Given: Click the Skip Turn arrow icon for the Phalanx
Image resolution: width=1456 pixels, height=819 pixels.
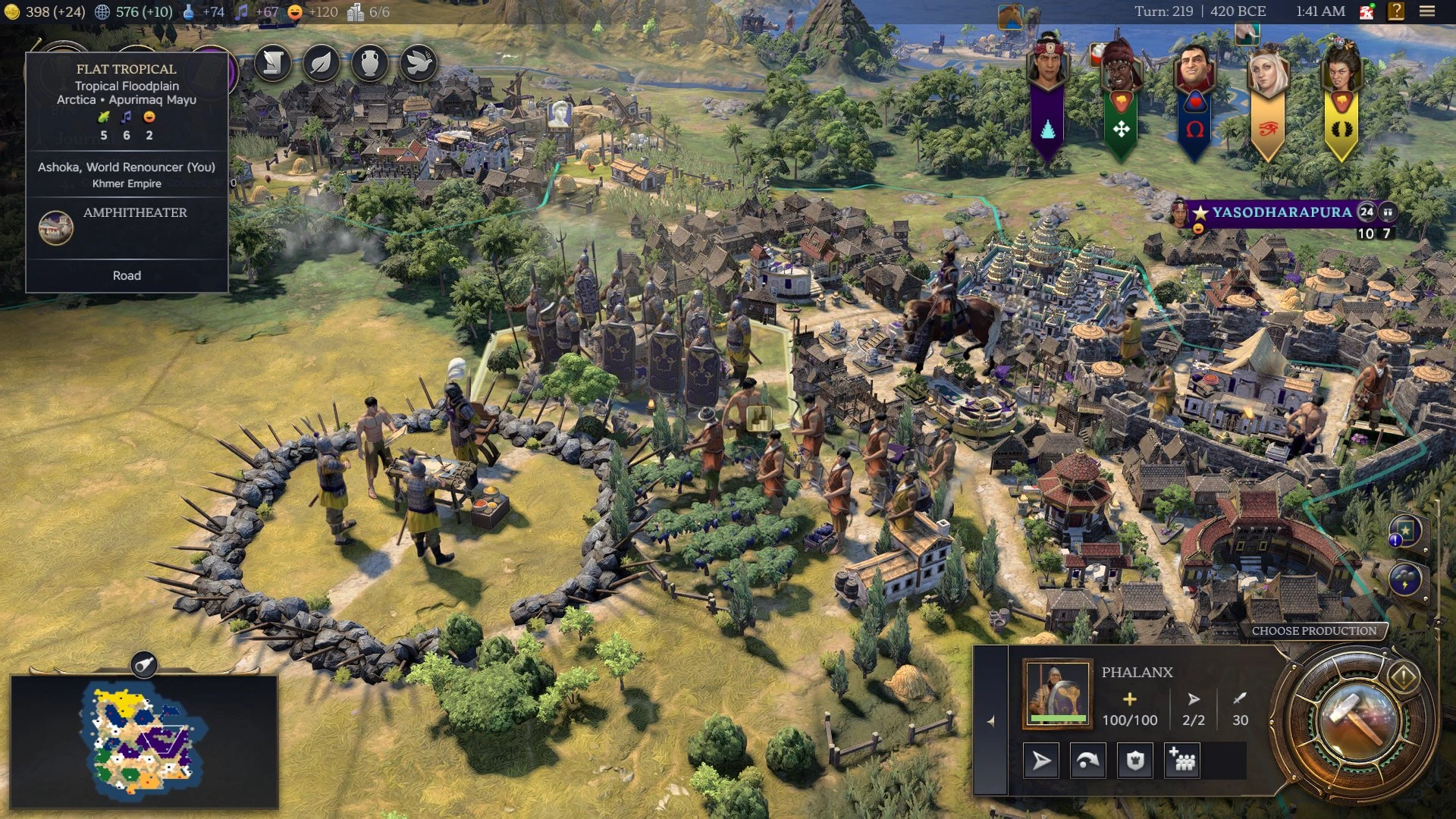Looking at the screenshot, I should pos(1041,761).
